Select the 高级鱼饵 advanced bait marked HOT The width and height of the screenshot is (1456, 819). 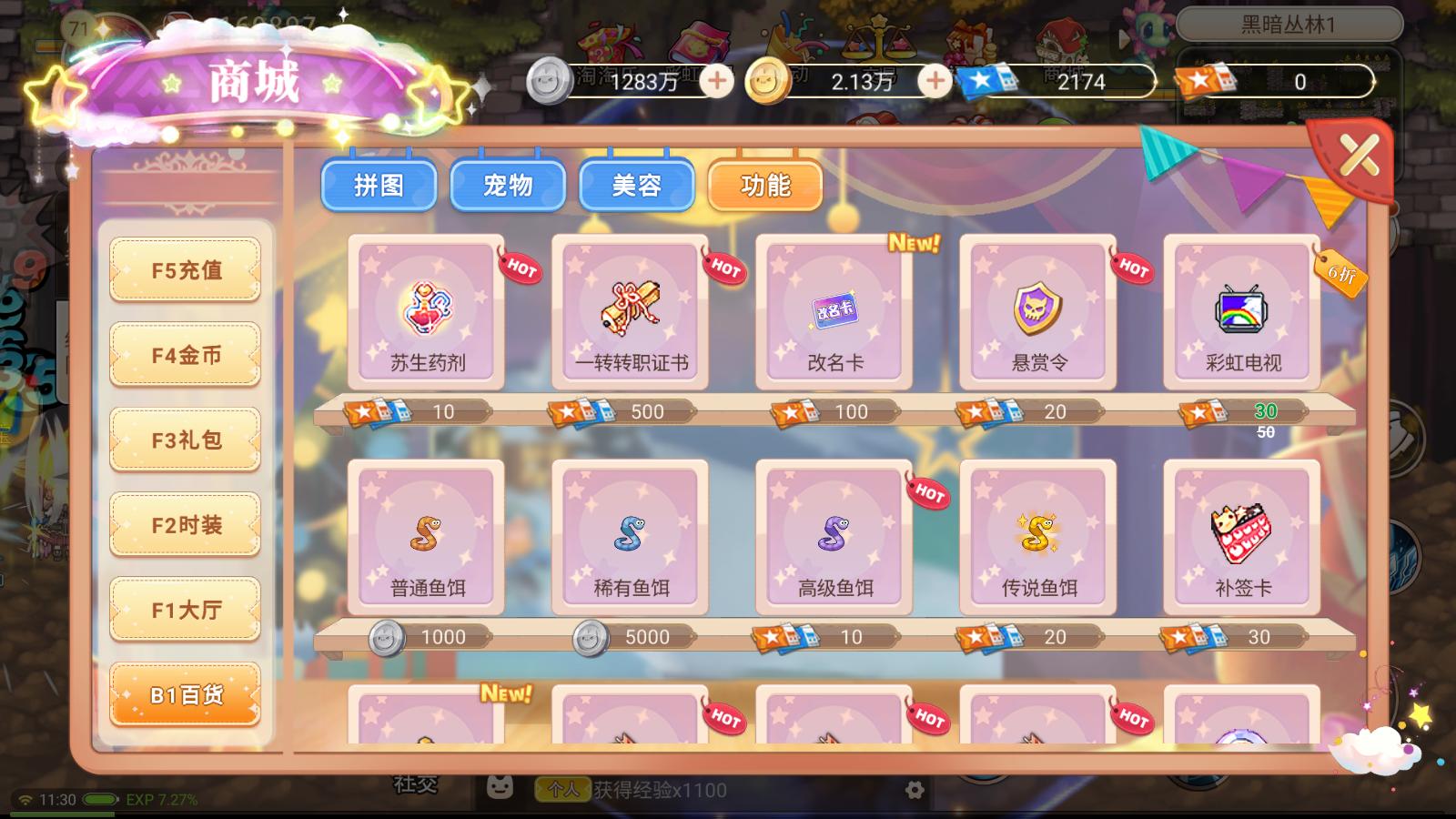click(x=834, y=537)
